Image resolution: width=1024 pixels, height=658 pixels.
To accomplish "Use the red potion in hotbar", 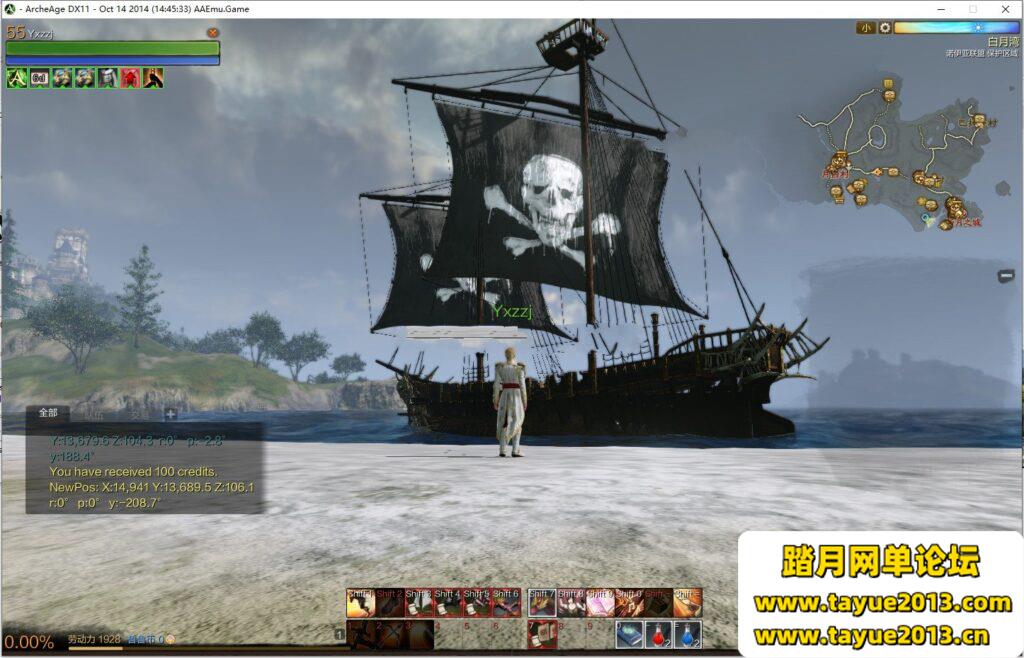I will coord(658,634).
